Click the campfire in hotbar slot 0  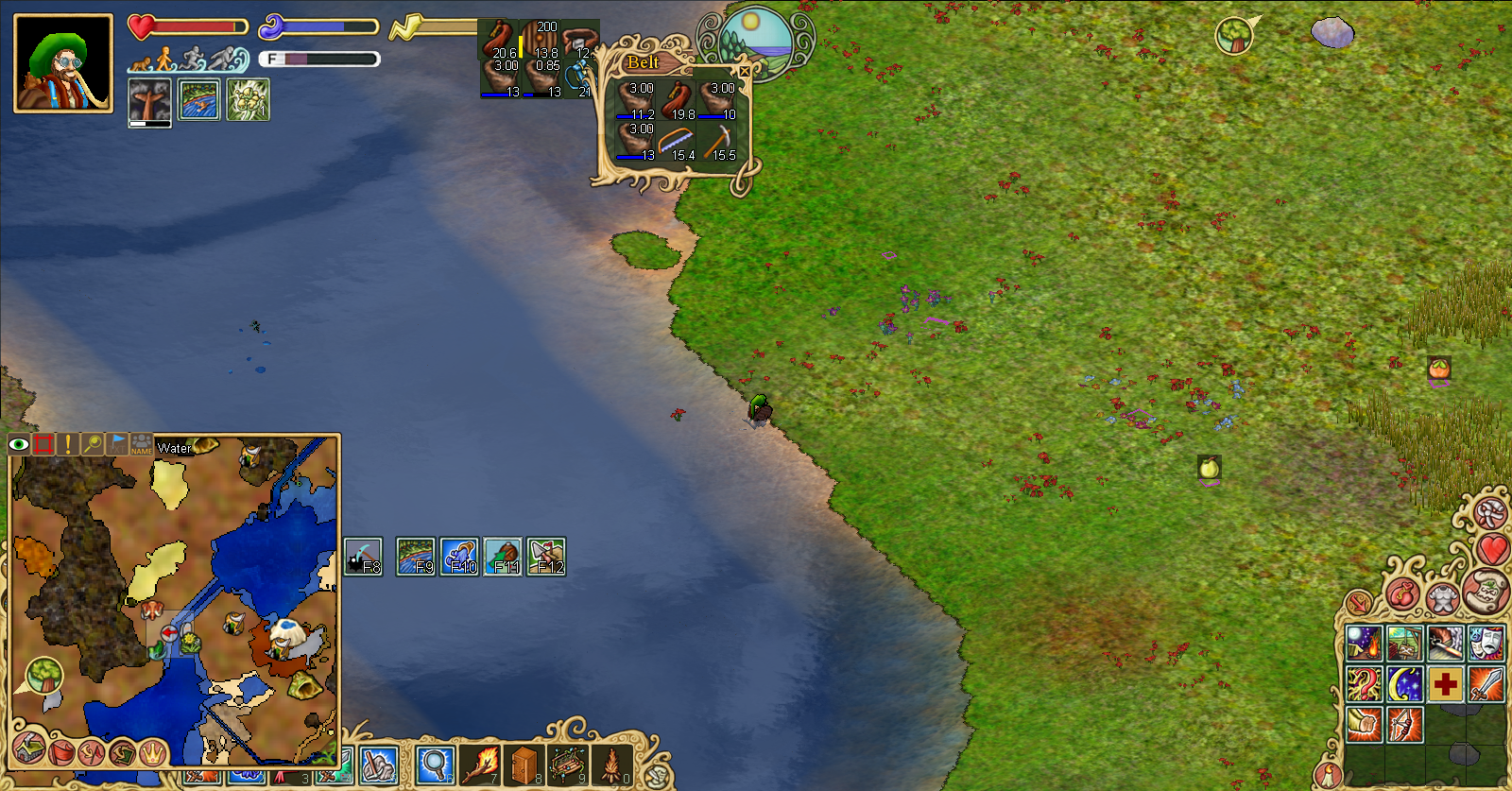coord(610,765)
